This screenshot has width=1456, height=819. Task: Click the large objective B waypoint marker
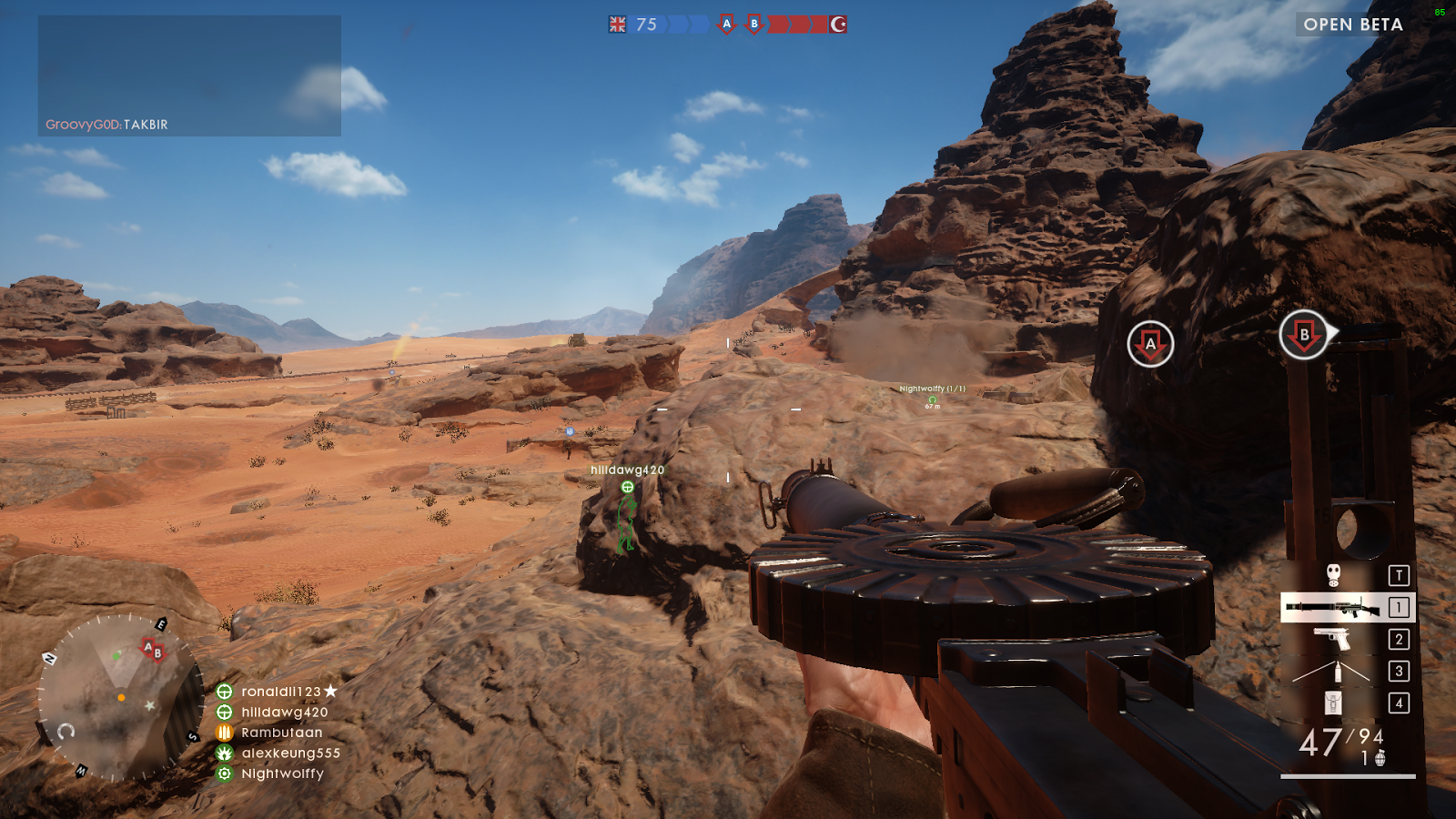click(1303, 335)
